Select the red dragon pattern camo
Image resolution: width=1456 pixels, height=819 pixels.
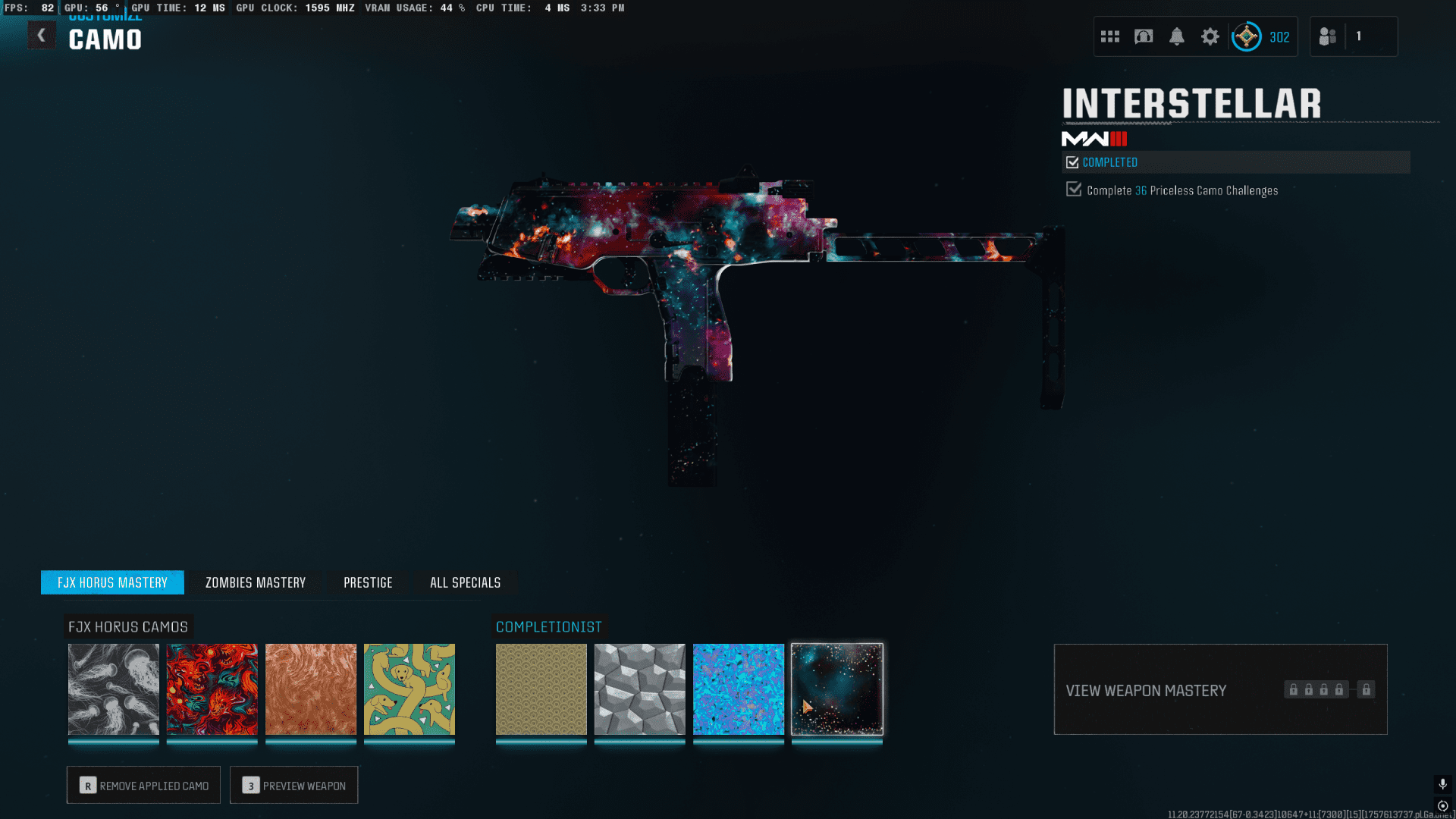click(212, 689)
